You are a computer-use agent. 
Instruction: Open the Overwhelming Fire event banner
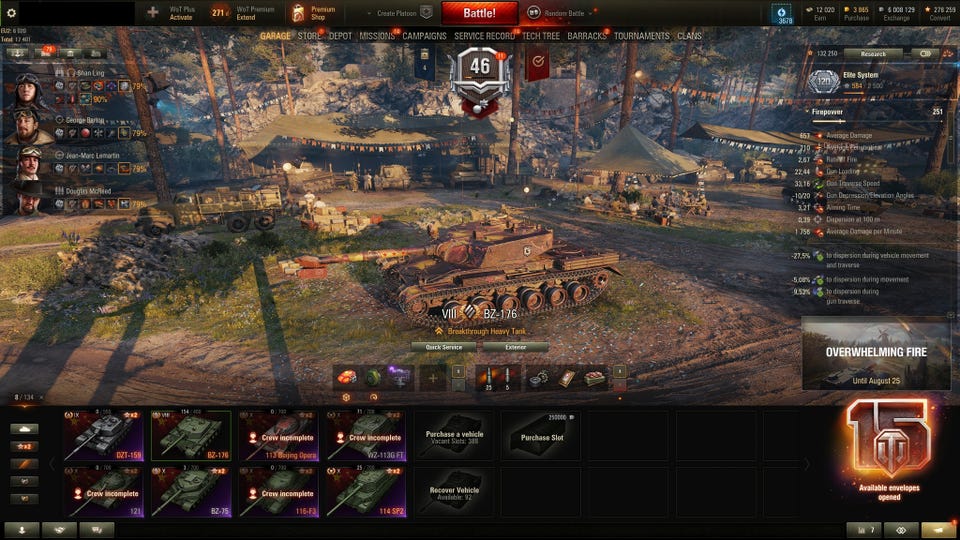pyautogui.click(x=876, y=354)
